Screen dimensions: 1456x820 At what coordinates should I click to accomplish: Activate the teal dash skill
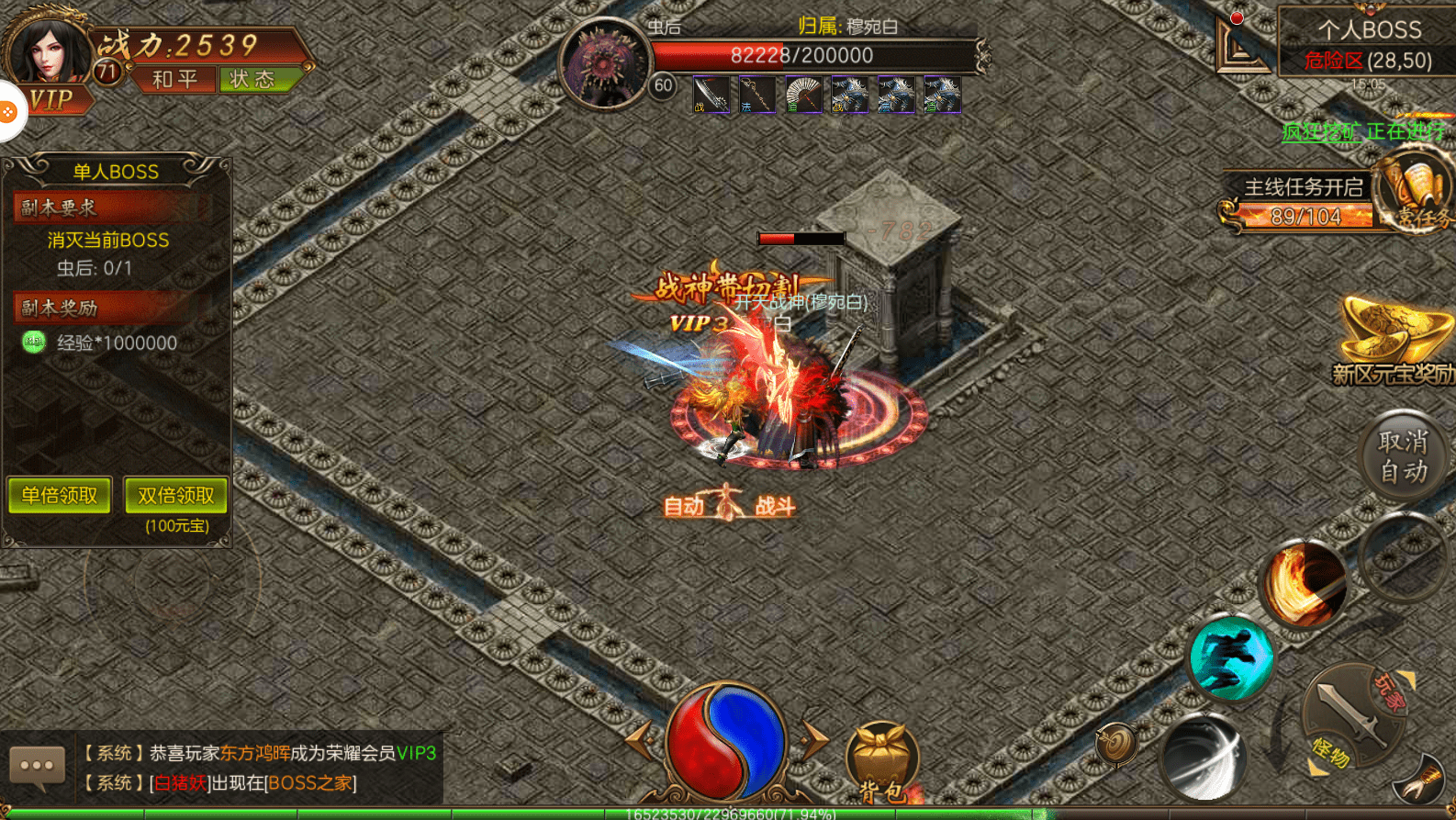(1230, 657)
